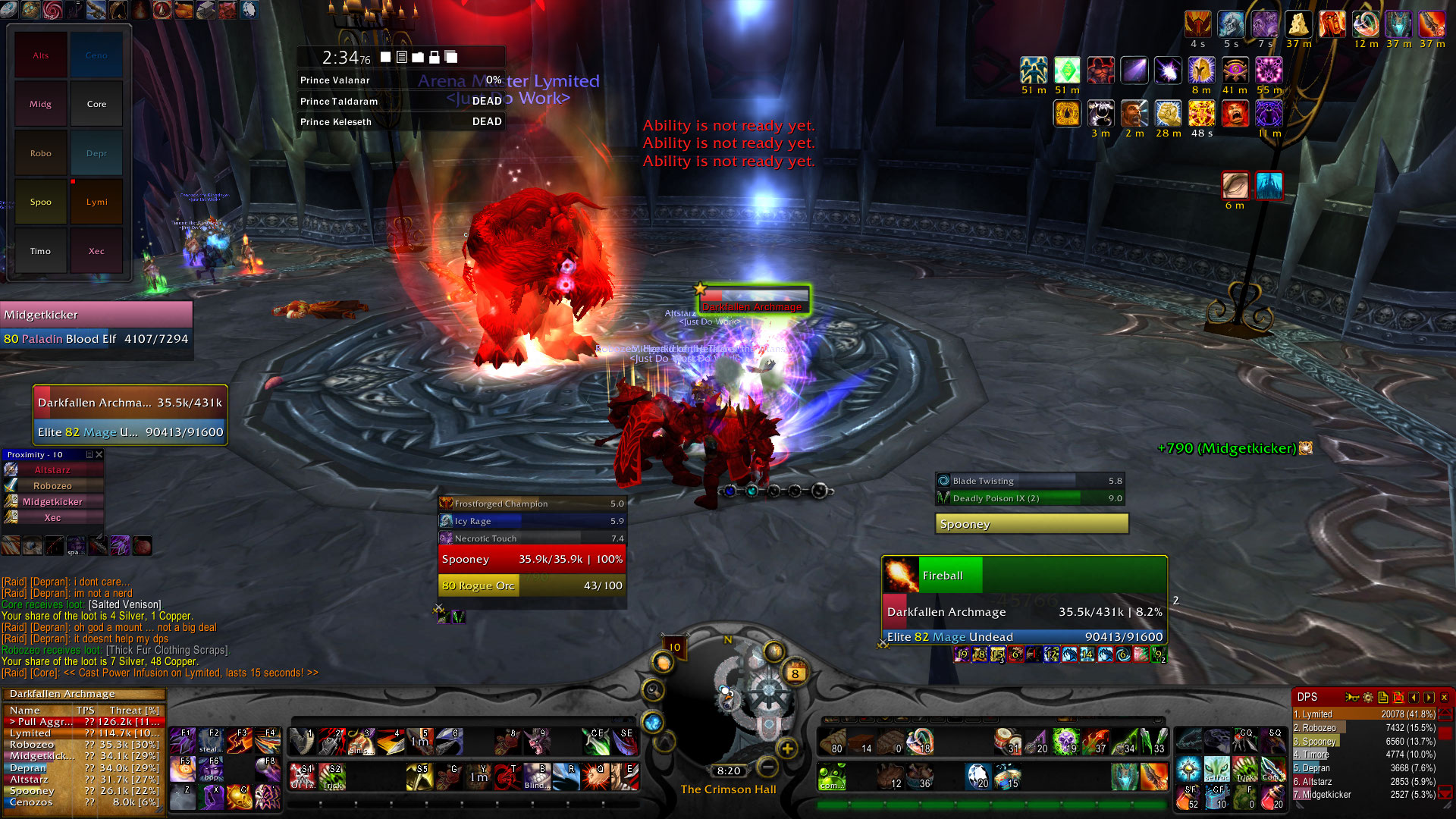Close the DPS meter window
The image size is (1456, 819).
(x=1444, y=697)
